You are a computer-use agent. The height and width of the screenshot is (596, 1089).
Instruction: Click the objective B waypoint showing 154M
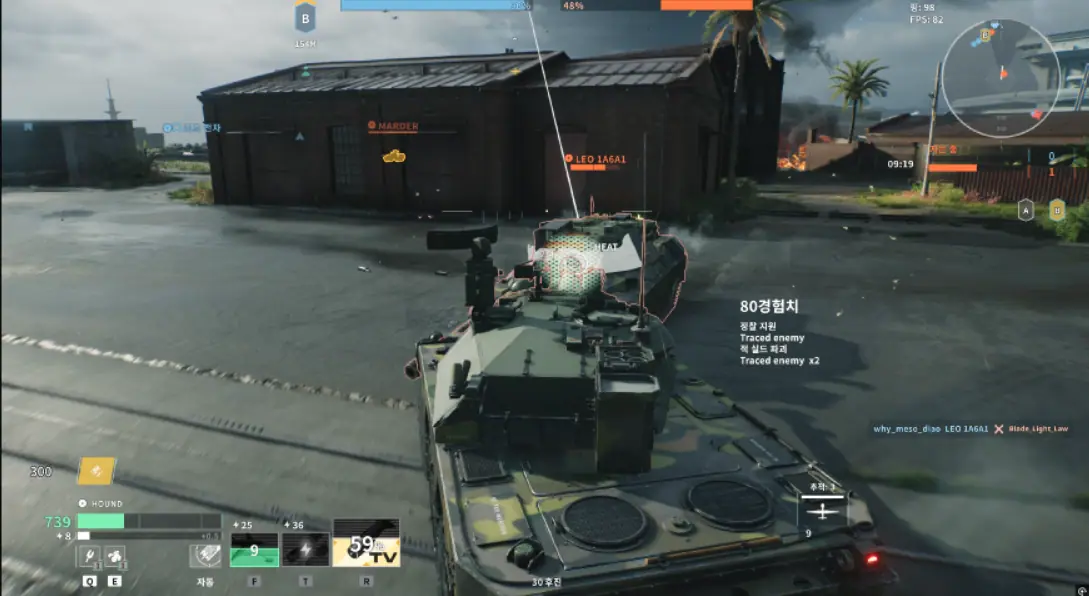305,18
